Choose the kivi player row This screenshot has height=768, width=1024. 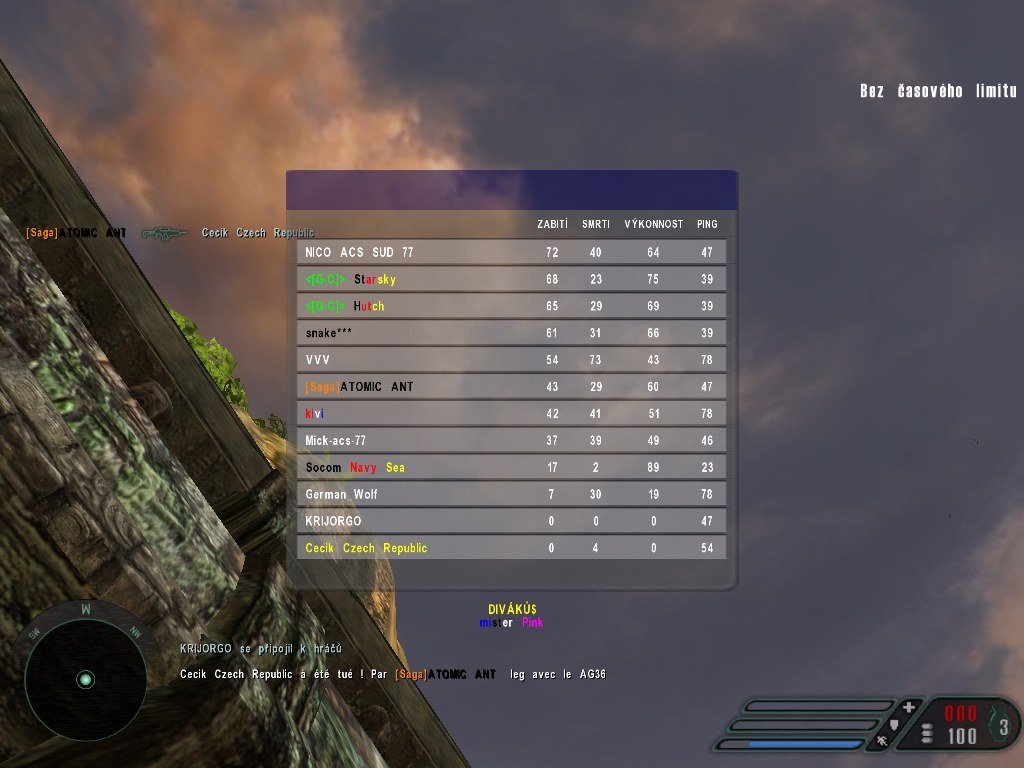[x=512, y=414]
